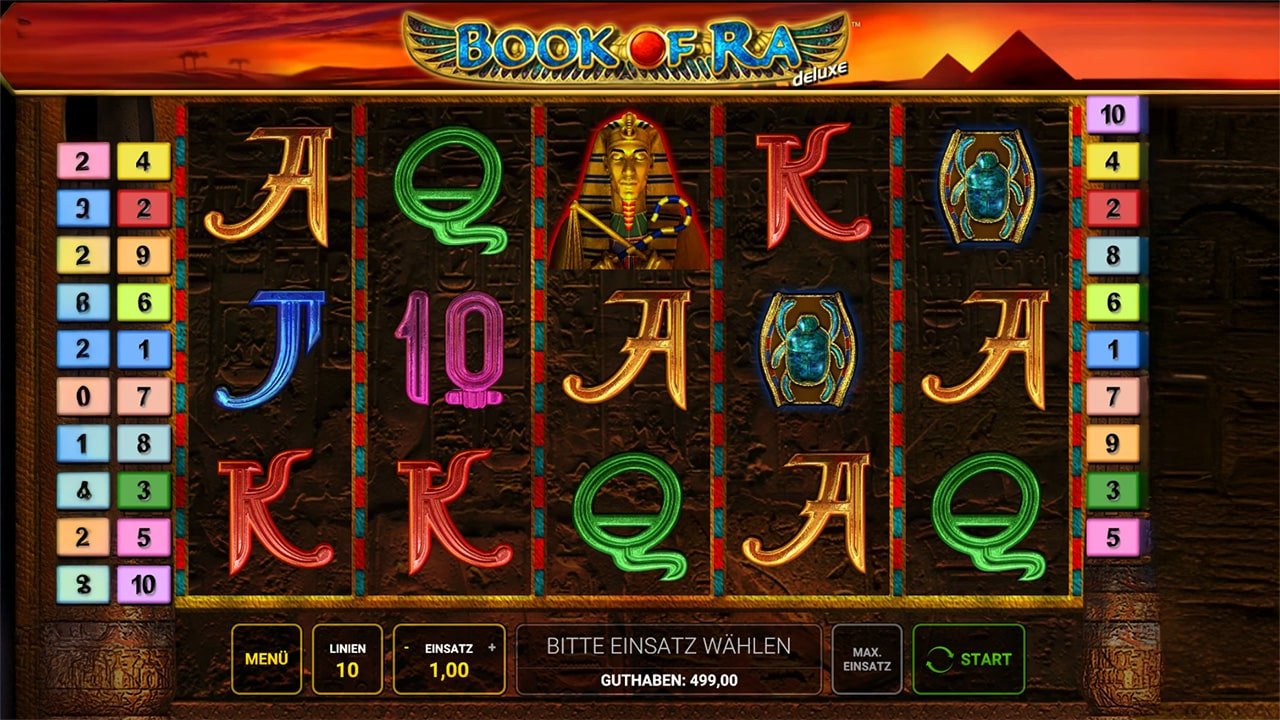The image size is (1280, 720).
Task: Activate MAX. EINSATZ for maximum bet
Action: [866, 658]
